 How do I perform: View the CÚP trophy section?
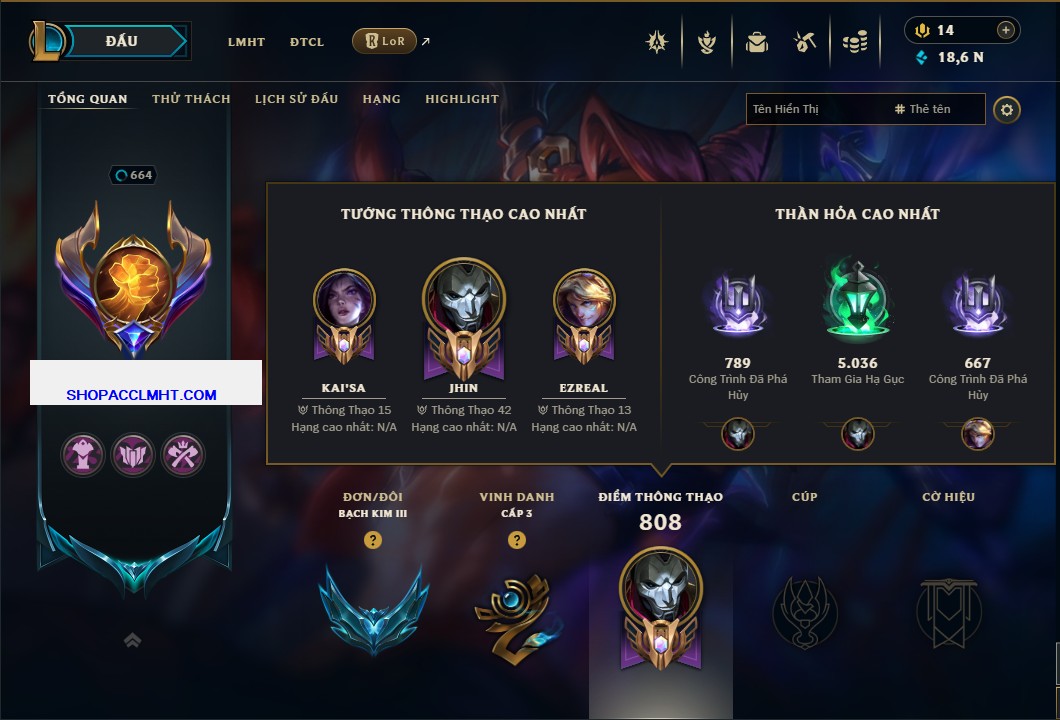click(805, 610)
